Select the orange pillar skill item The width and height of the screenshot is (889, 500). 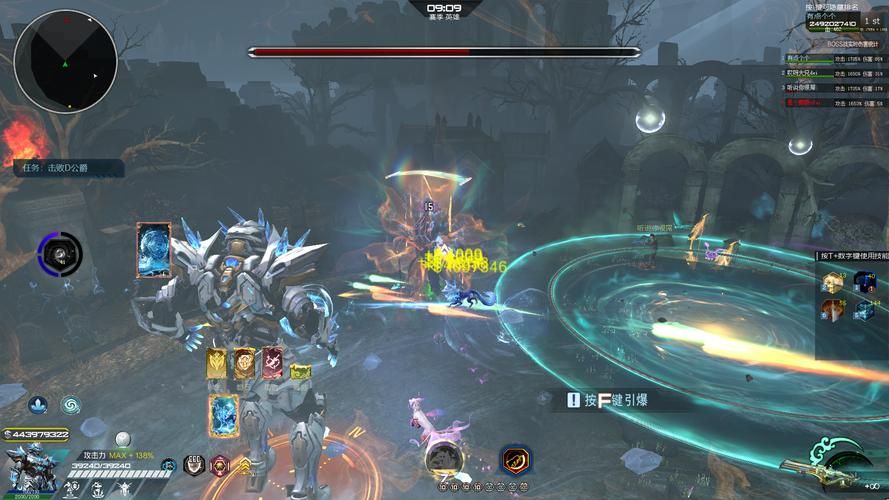(x=833, y=310)
